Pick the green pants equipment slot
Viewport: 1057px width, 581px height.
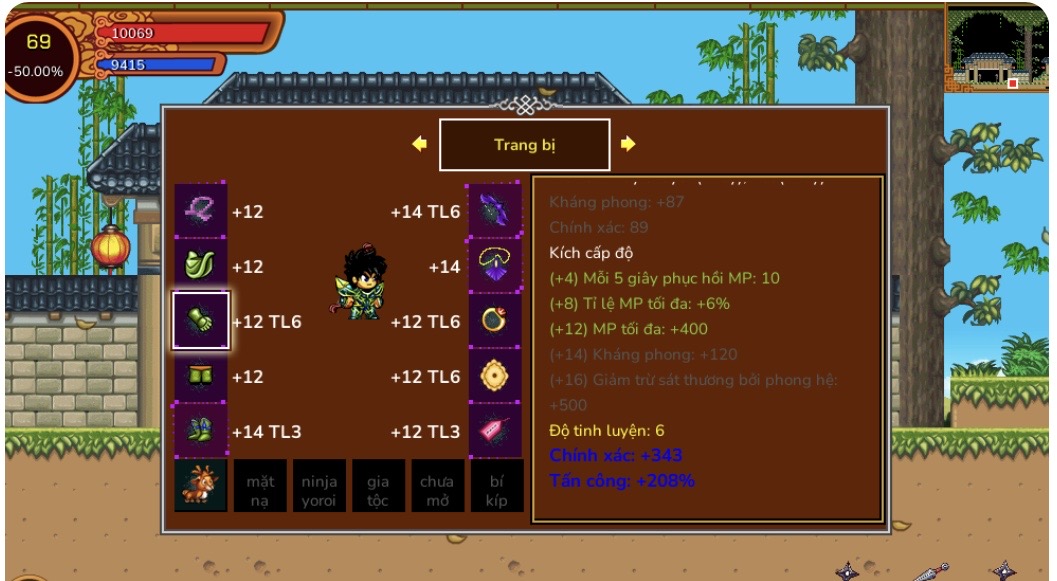click(201, 376)
